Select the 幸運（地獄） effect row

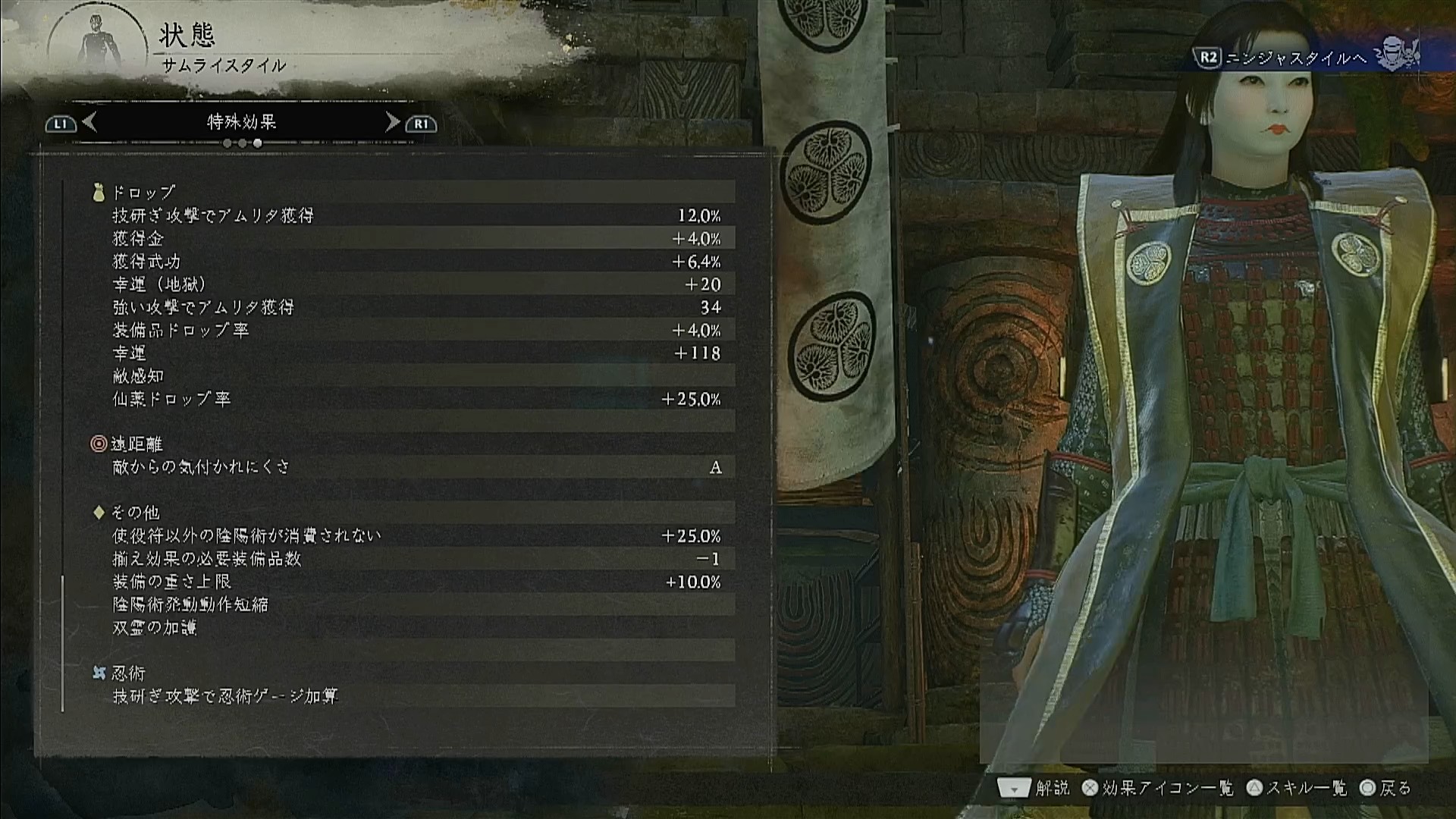416,284
